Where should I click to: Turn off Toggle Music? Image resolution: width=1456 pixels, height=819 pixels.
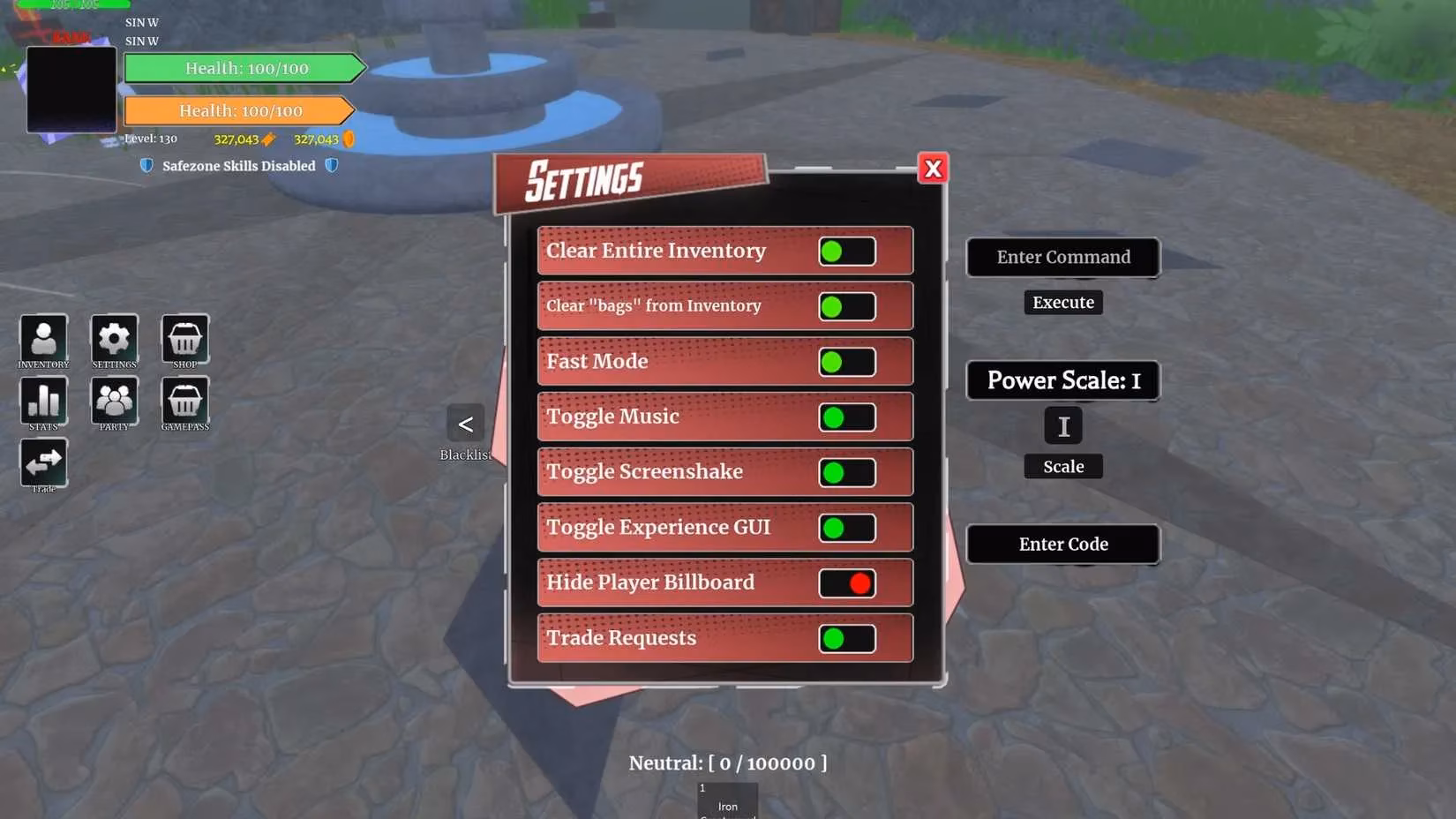pos(844,417)
